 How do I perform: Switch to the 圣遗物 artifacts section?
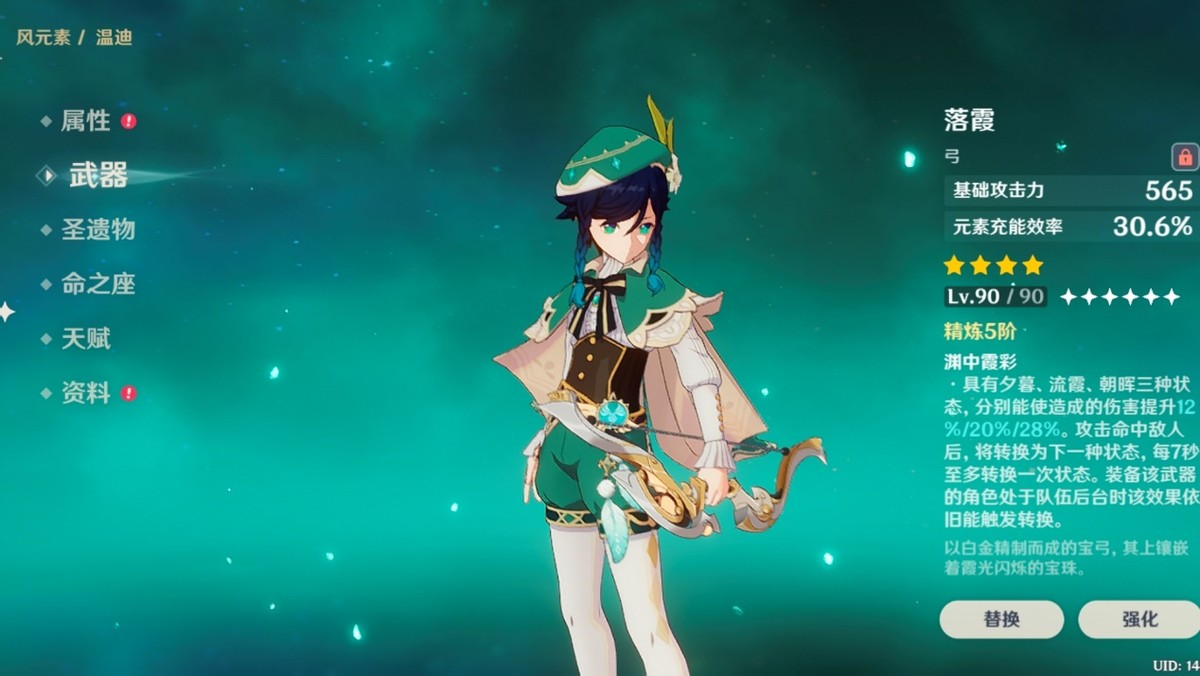coord(97,230)
